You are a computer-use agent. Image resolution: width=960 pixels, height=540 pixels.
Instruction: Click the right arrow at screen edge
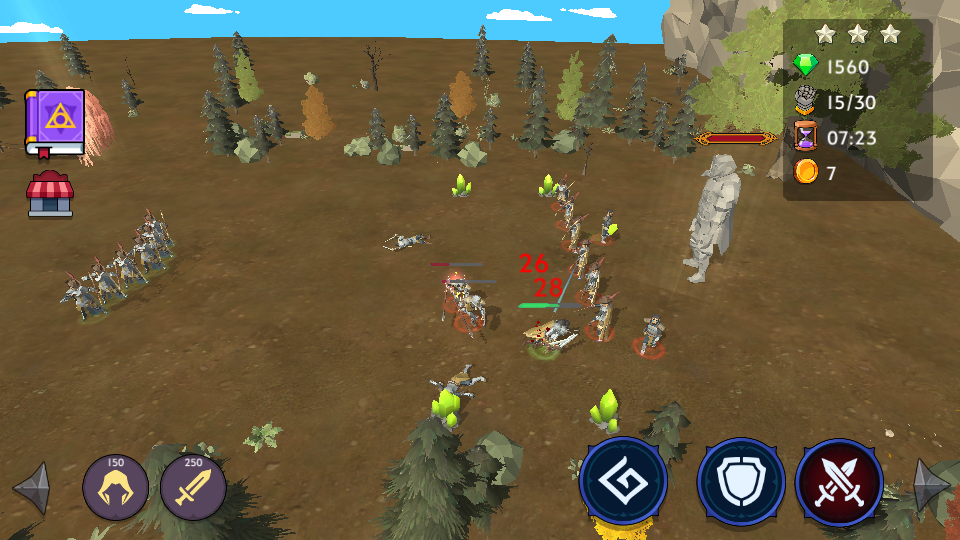click(931, 486)
